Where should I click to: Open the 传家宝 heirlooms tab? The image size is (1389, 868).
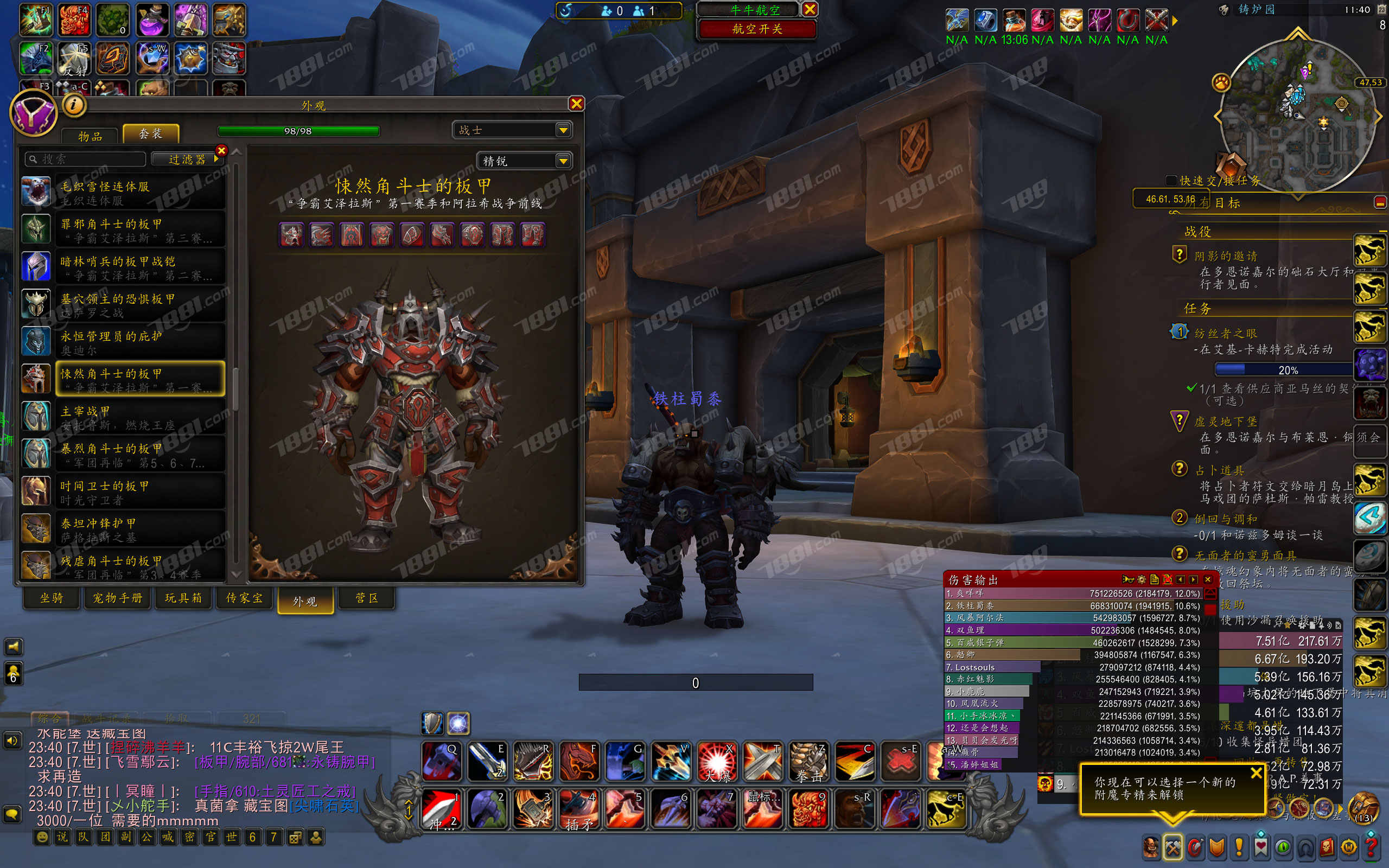[x=244, y=598]
